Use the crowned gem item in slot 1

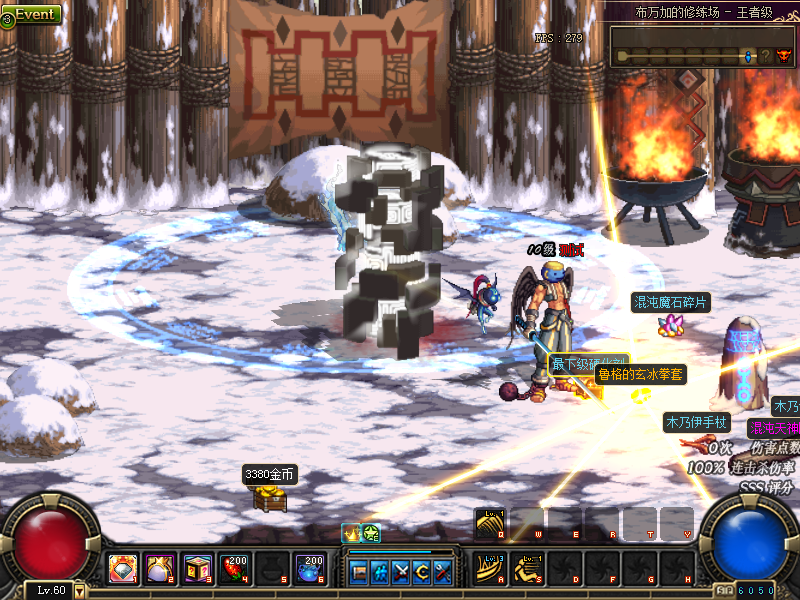coord(123,569)
